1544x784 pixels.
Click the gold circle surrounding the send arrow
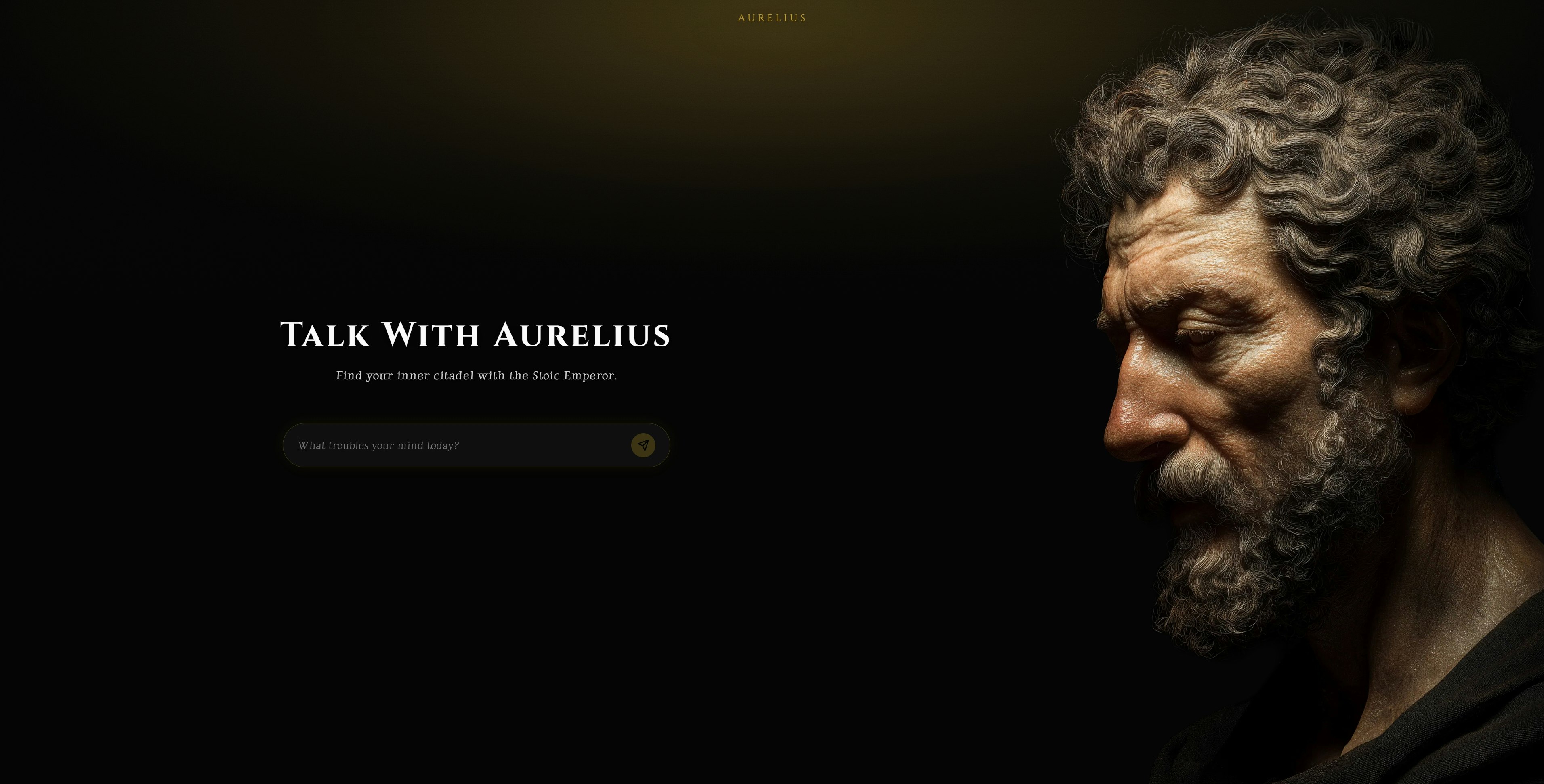(644, 445)
